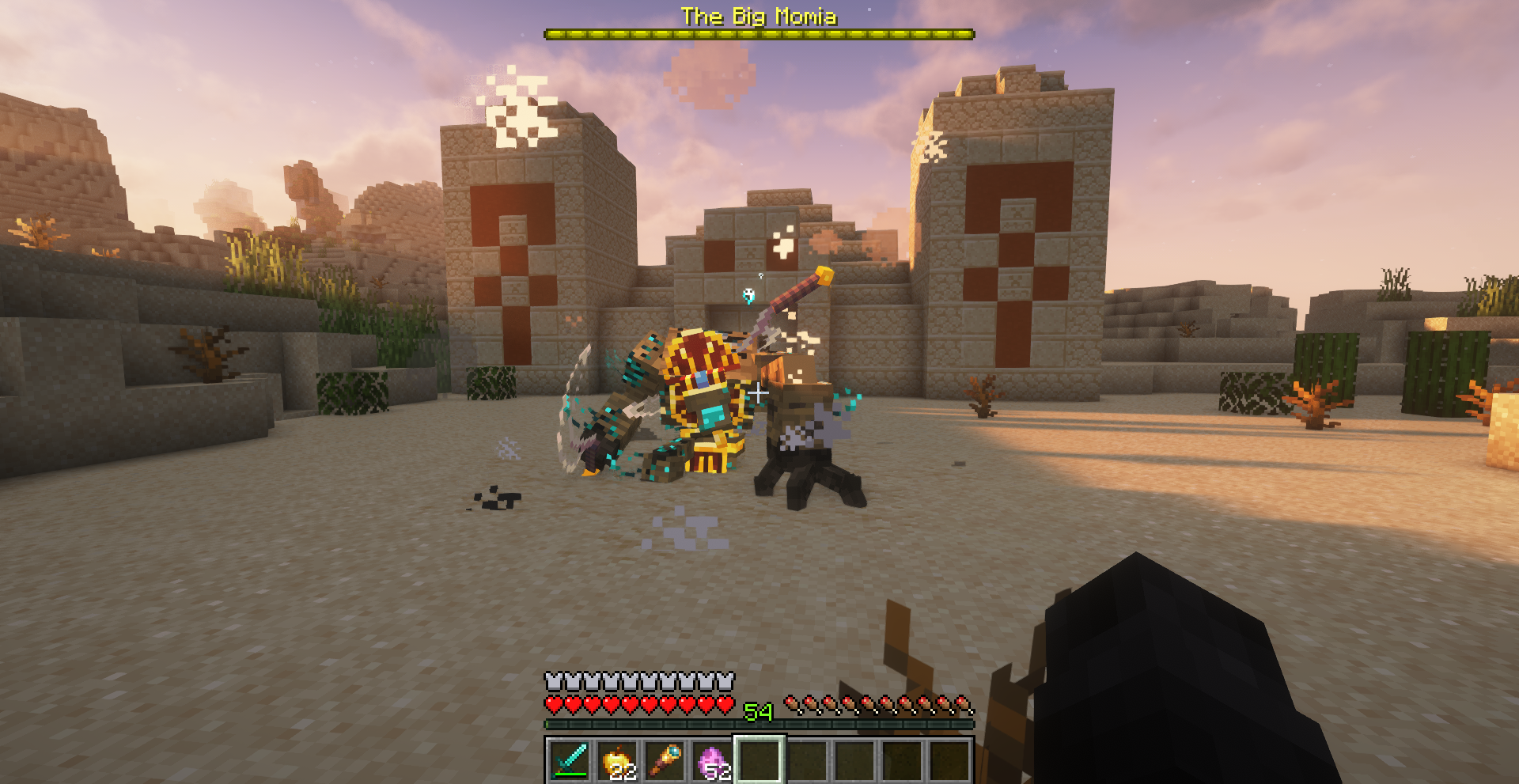Click the currently highlighted empty hotbar slot
This screenshot has height=784, width=1519.
(x=758, y=761)
